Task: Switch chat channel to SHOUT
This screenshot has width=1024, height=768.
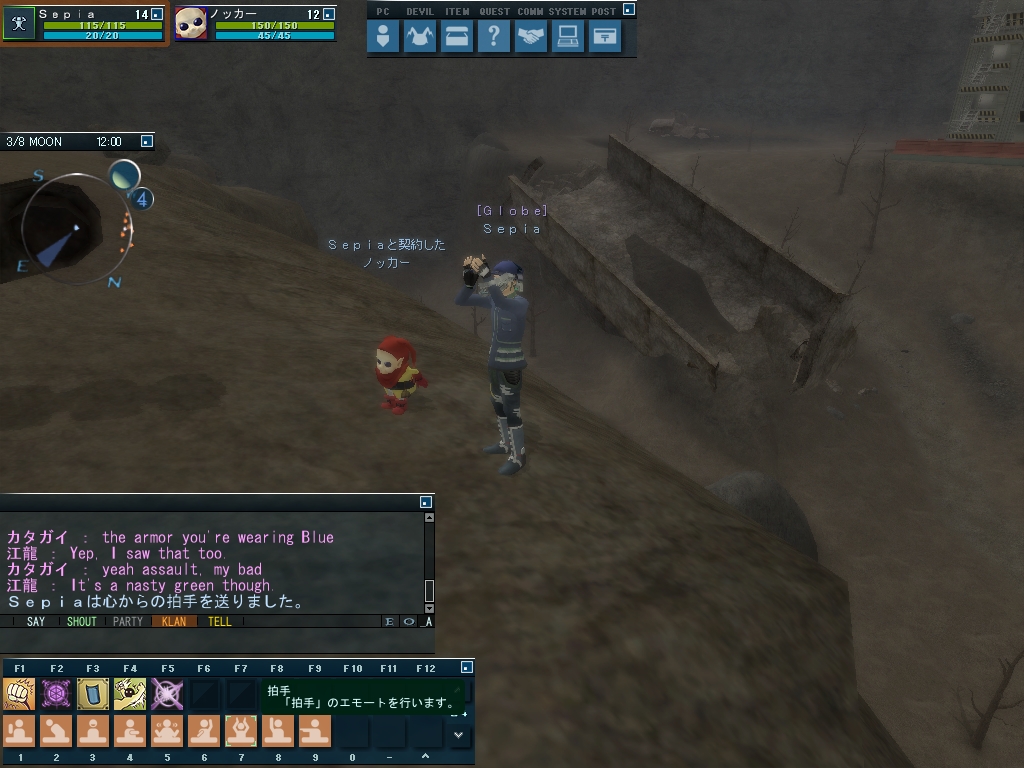Action: tap(81, 621)
